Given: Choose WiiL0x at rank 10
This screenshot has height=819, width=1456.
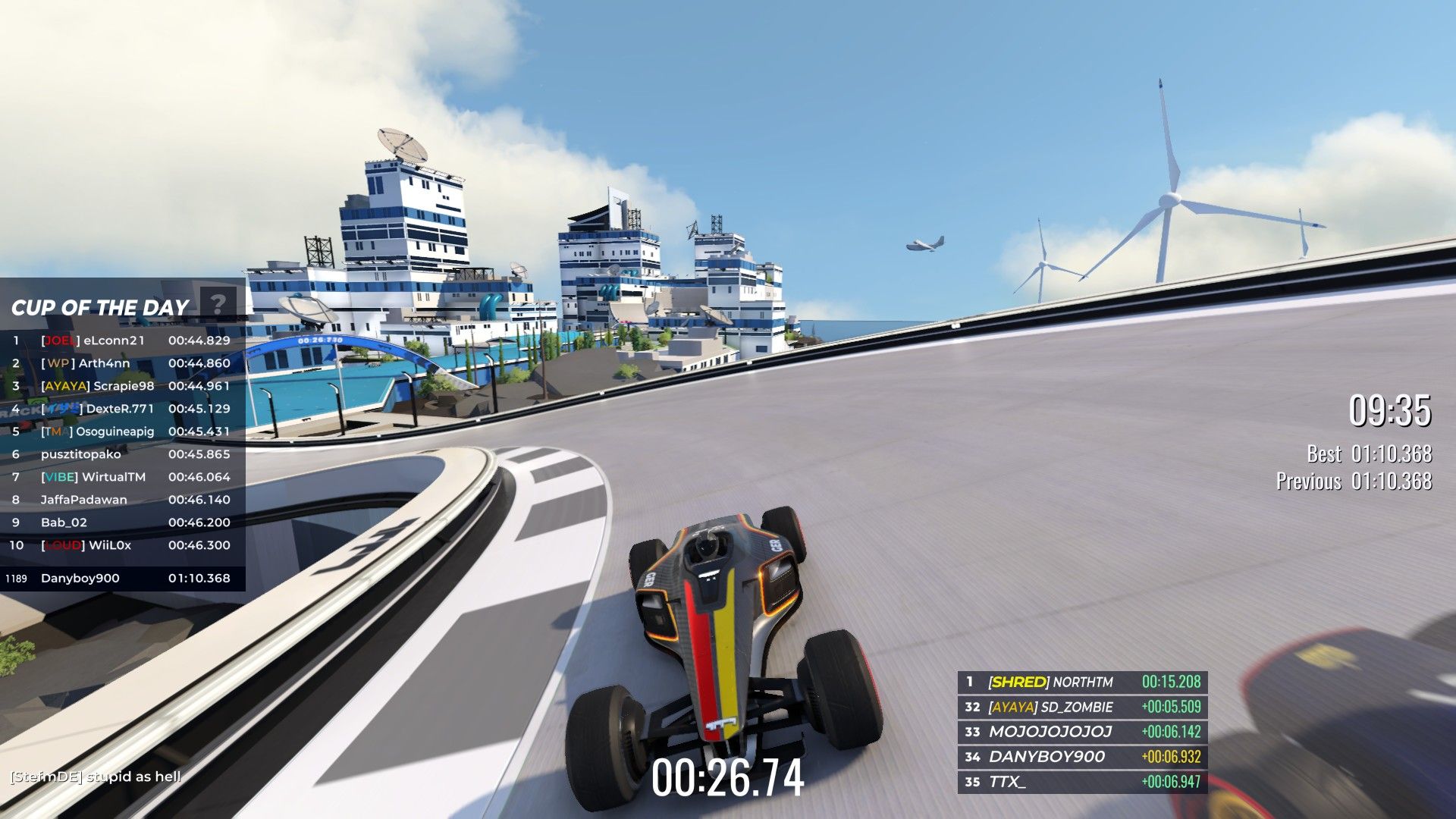Looking at the screenshot, I should [x=121, y=545].
